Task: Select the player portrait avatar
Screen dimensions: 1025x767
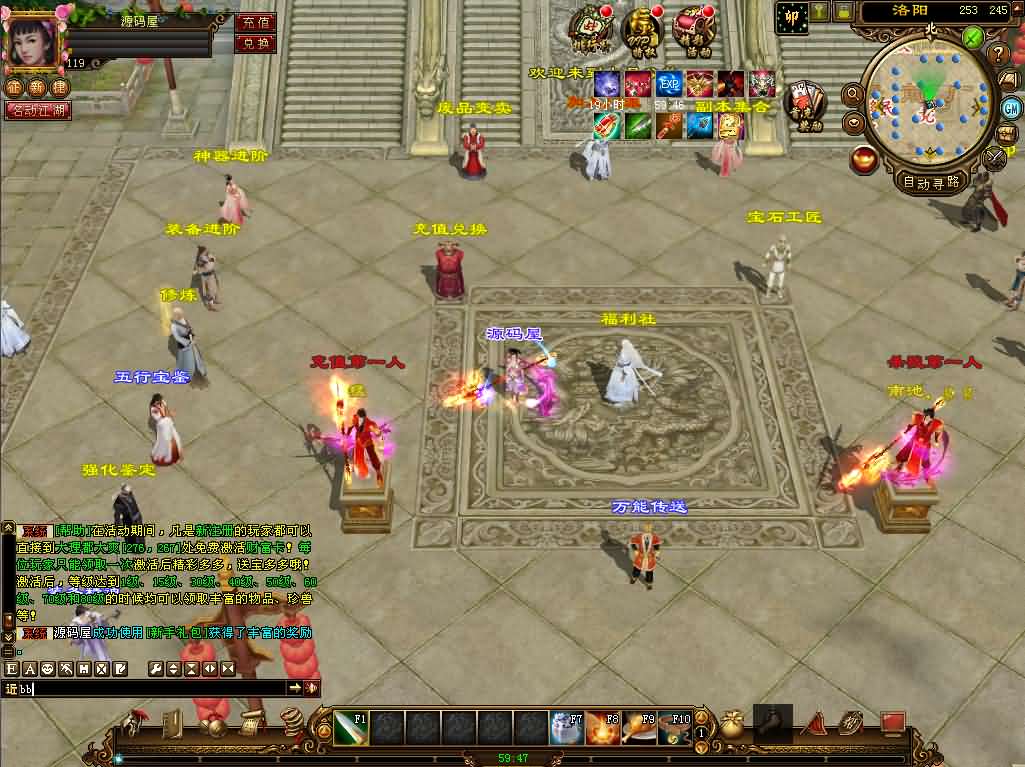Action: coord(33,41)
